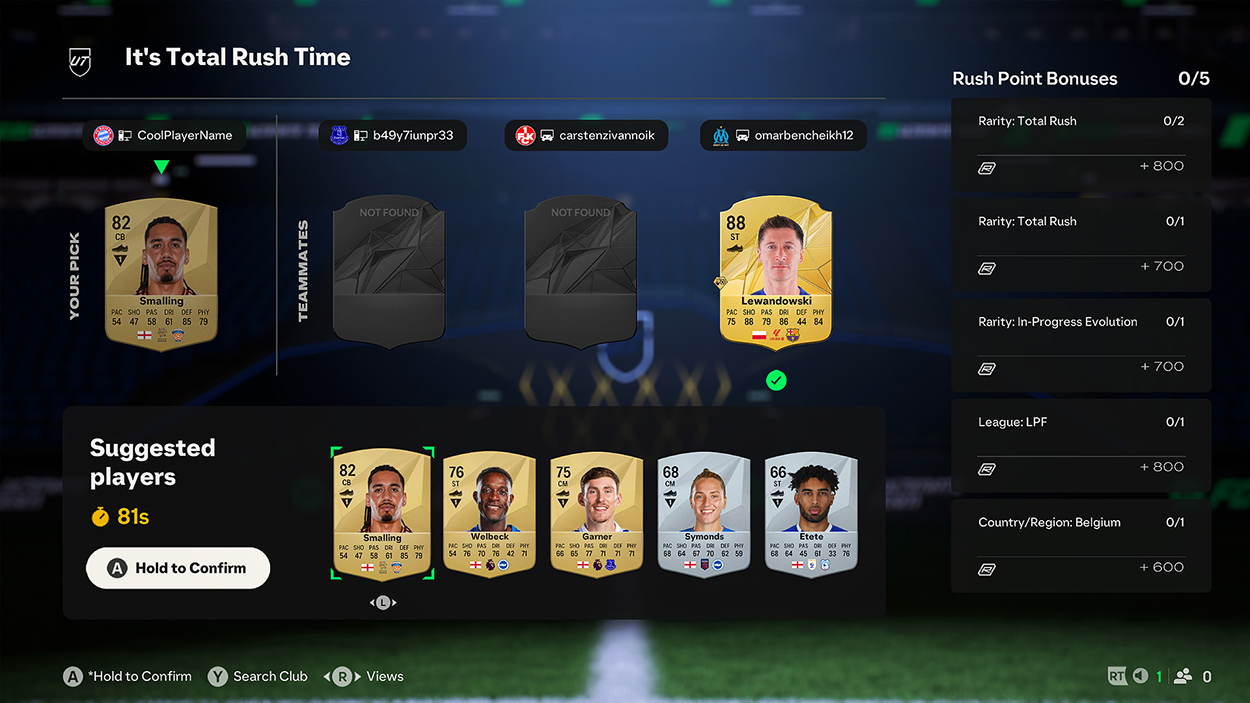This screenshot has width=1250, height=703.
Task: Open the League: LPF bonus panel
Action: click(x=1081, y=445)
